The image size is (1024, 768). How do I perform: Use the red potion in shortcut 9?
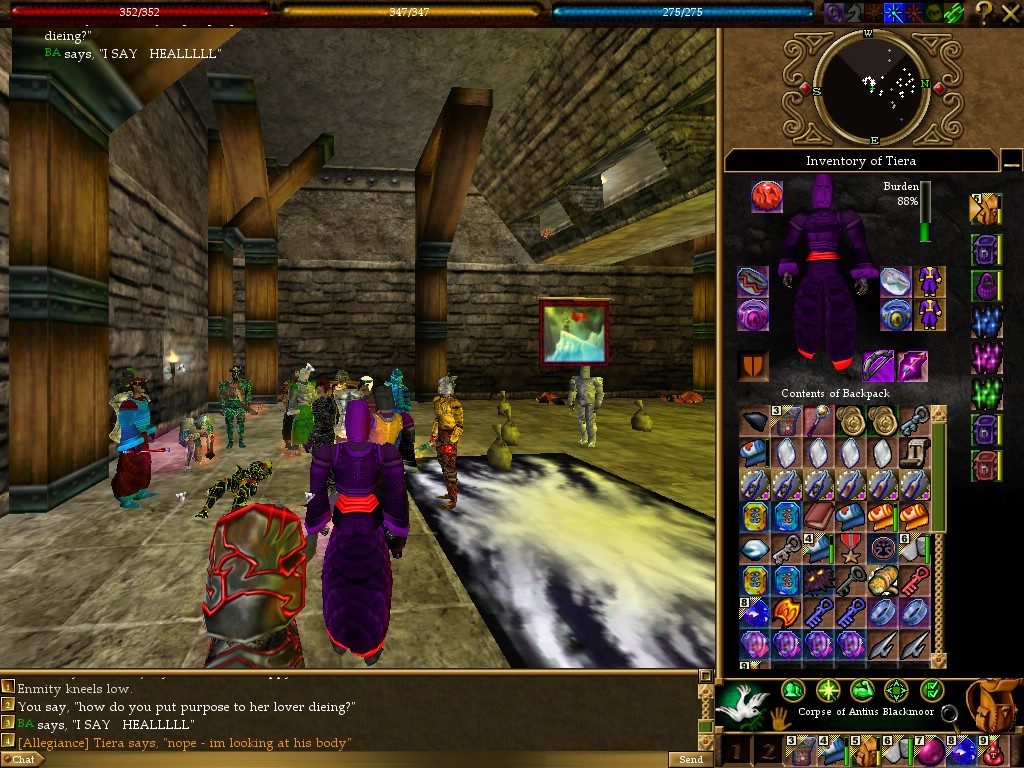[990, 752]
